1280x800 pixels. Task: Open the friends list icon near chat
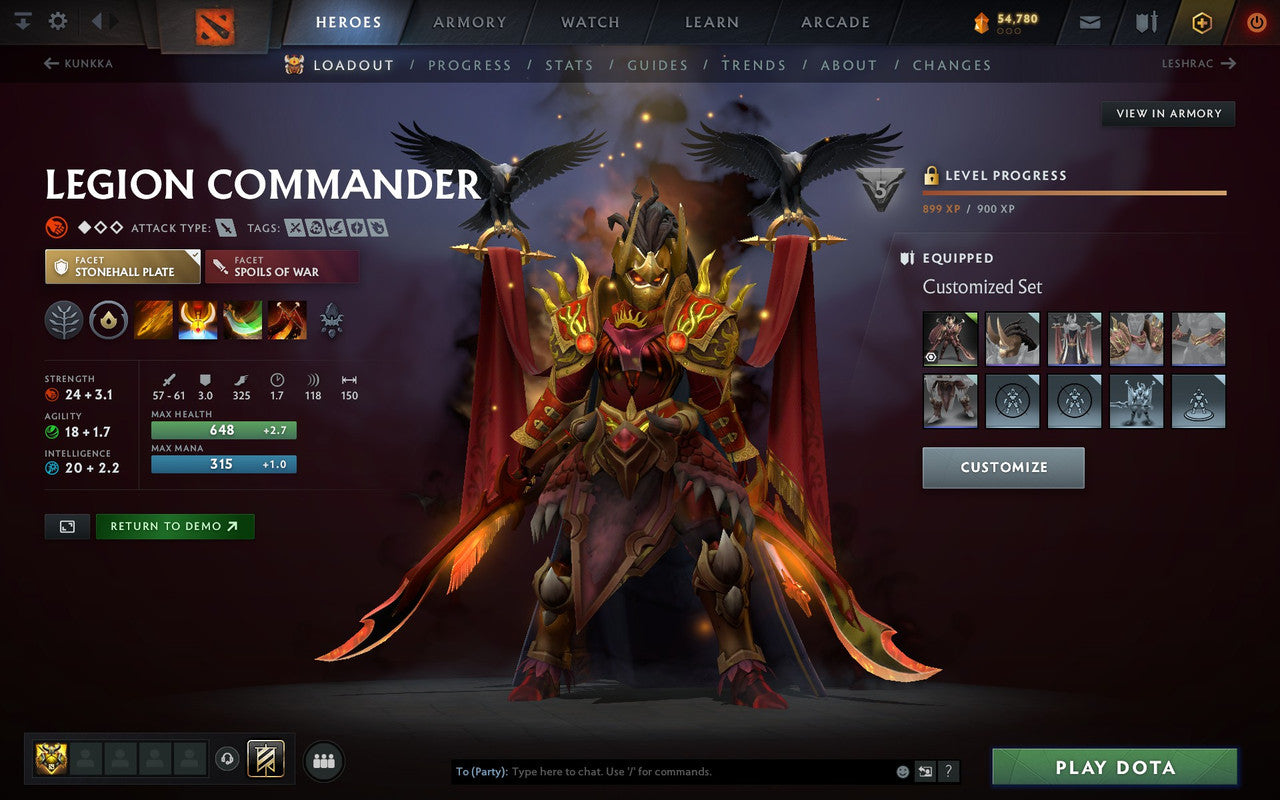coord(322,760)
